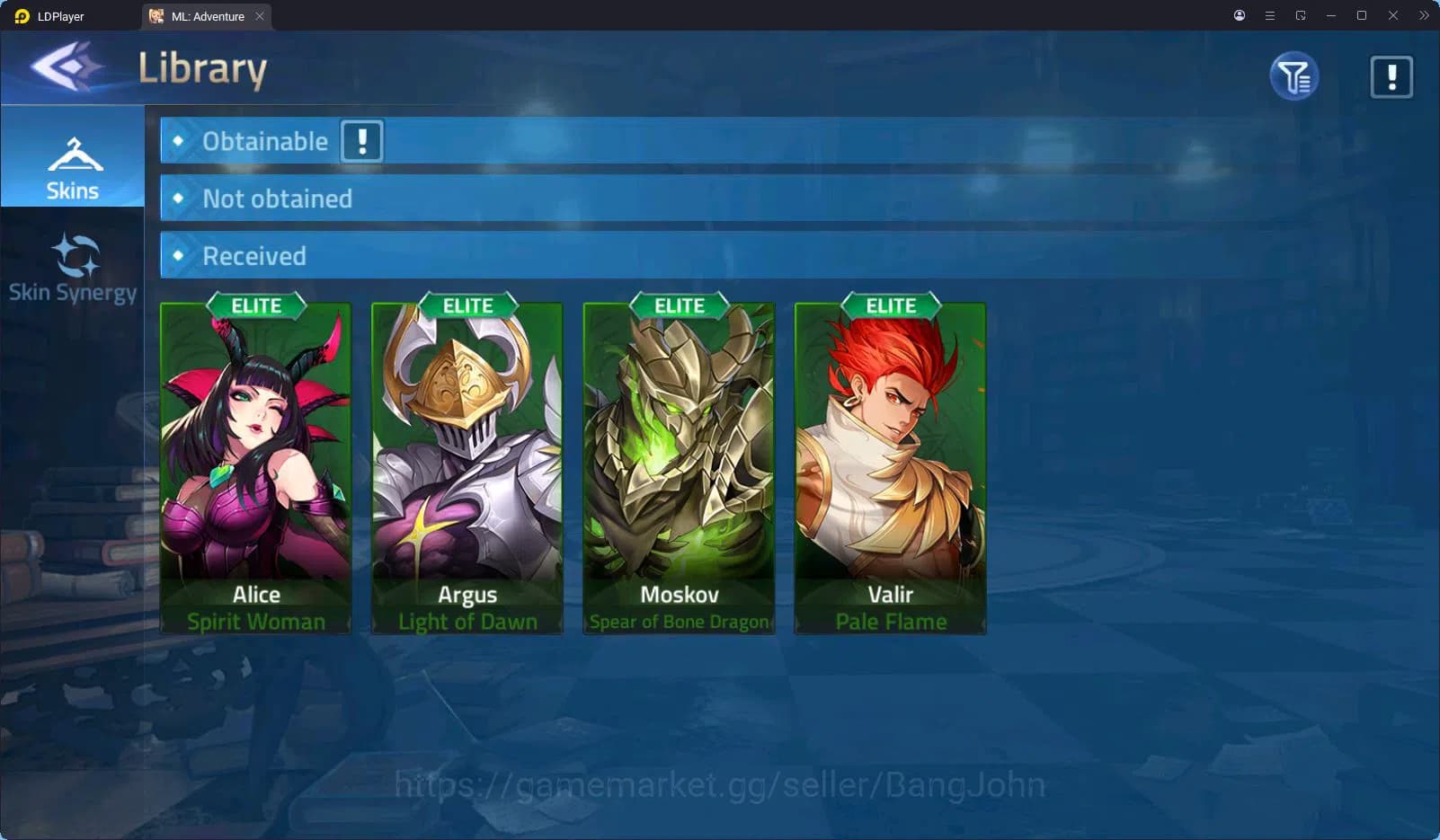This screenshot has height=840, width=1440.
Task: Select Alice's Spirit Woman skin card
Action: point(256,467)
